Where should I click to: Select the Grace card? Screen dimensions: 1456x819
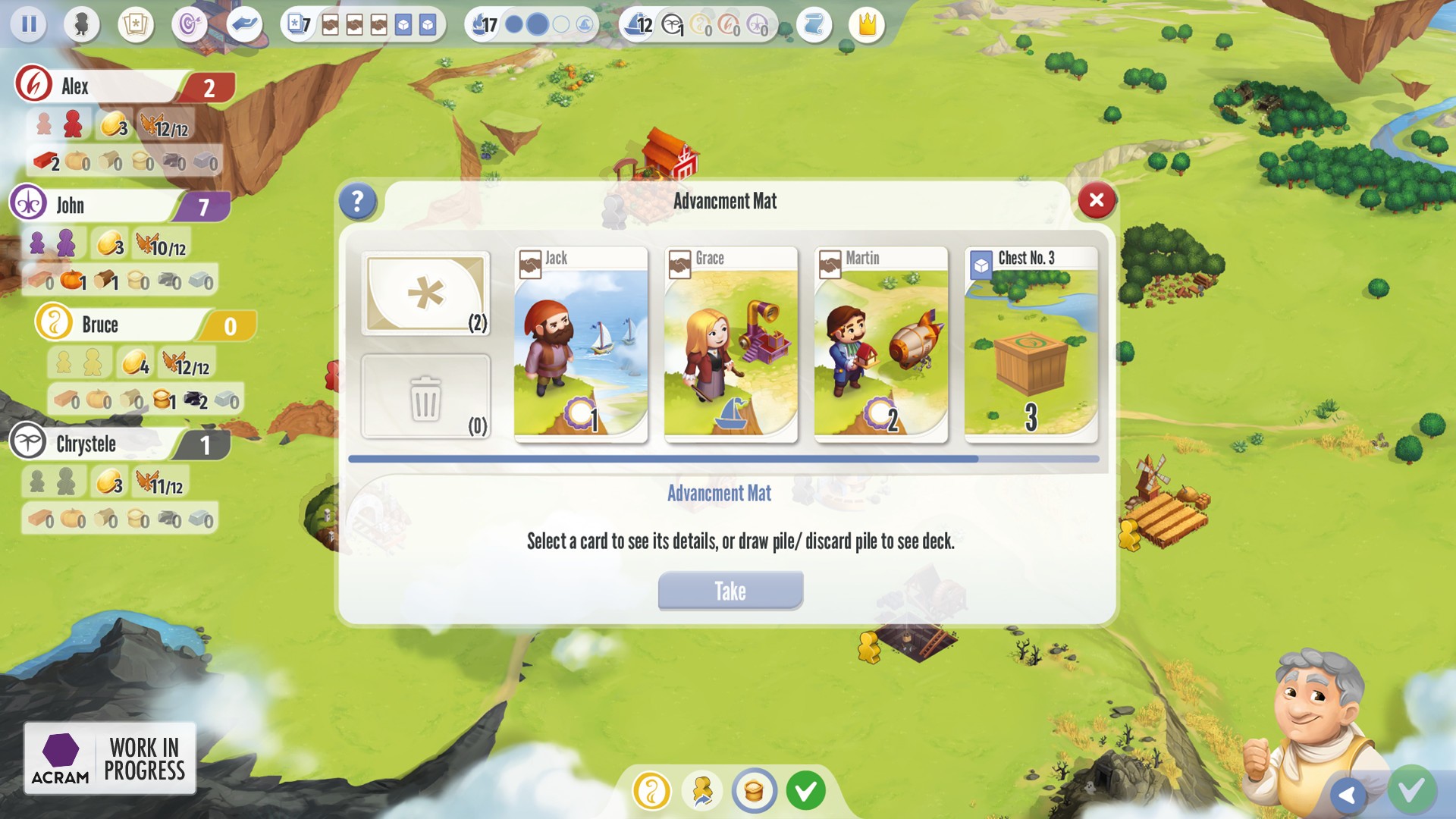(730, 345)
